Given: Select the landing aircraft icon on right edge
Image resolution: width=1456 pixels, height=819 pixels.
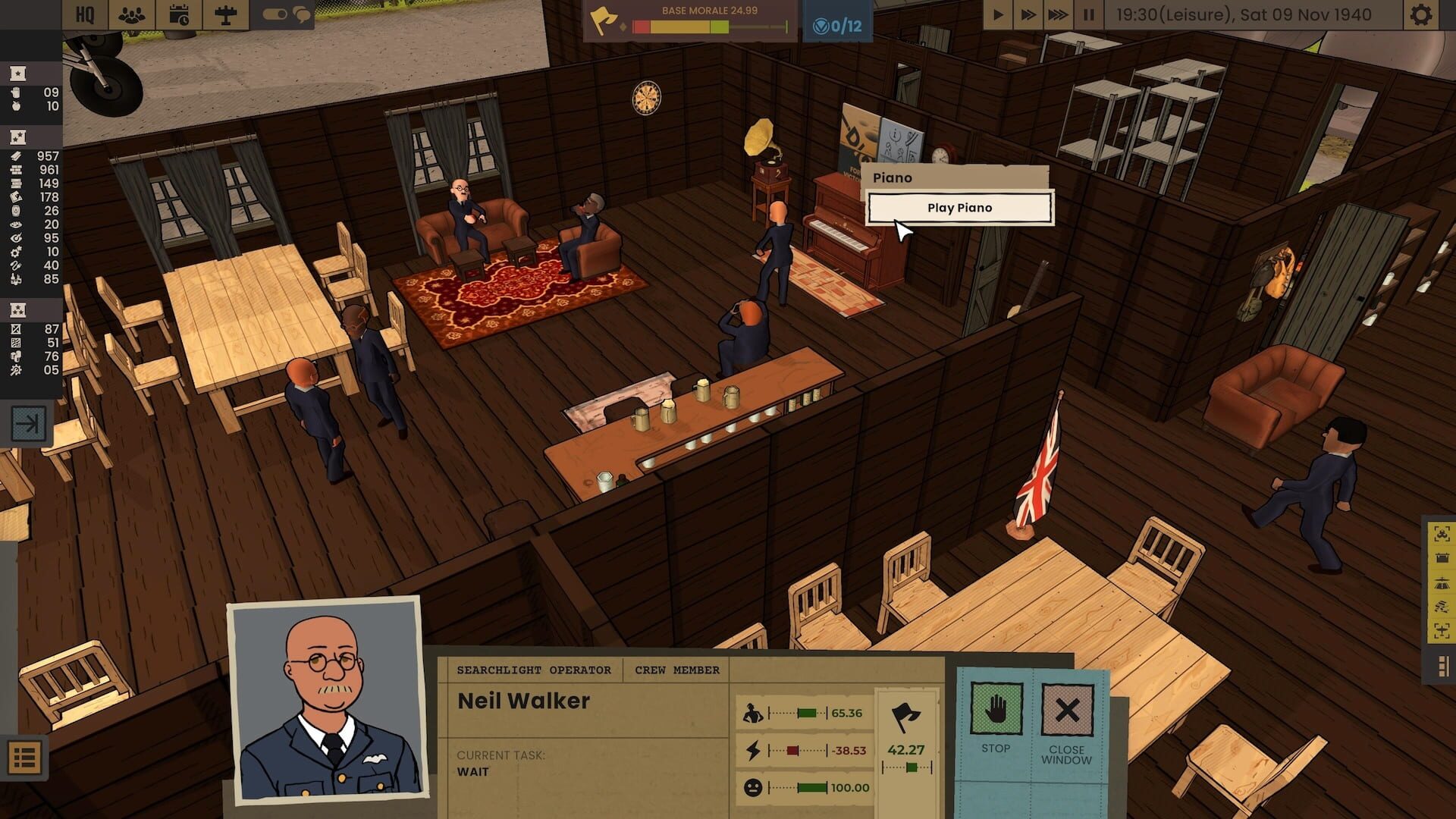Looking at the screenshot, I should coord(1441,582).
